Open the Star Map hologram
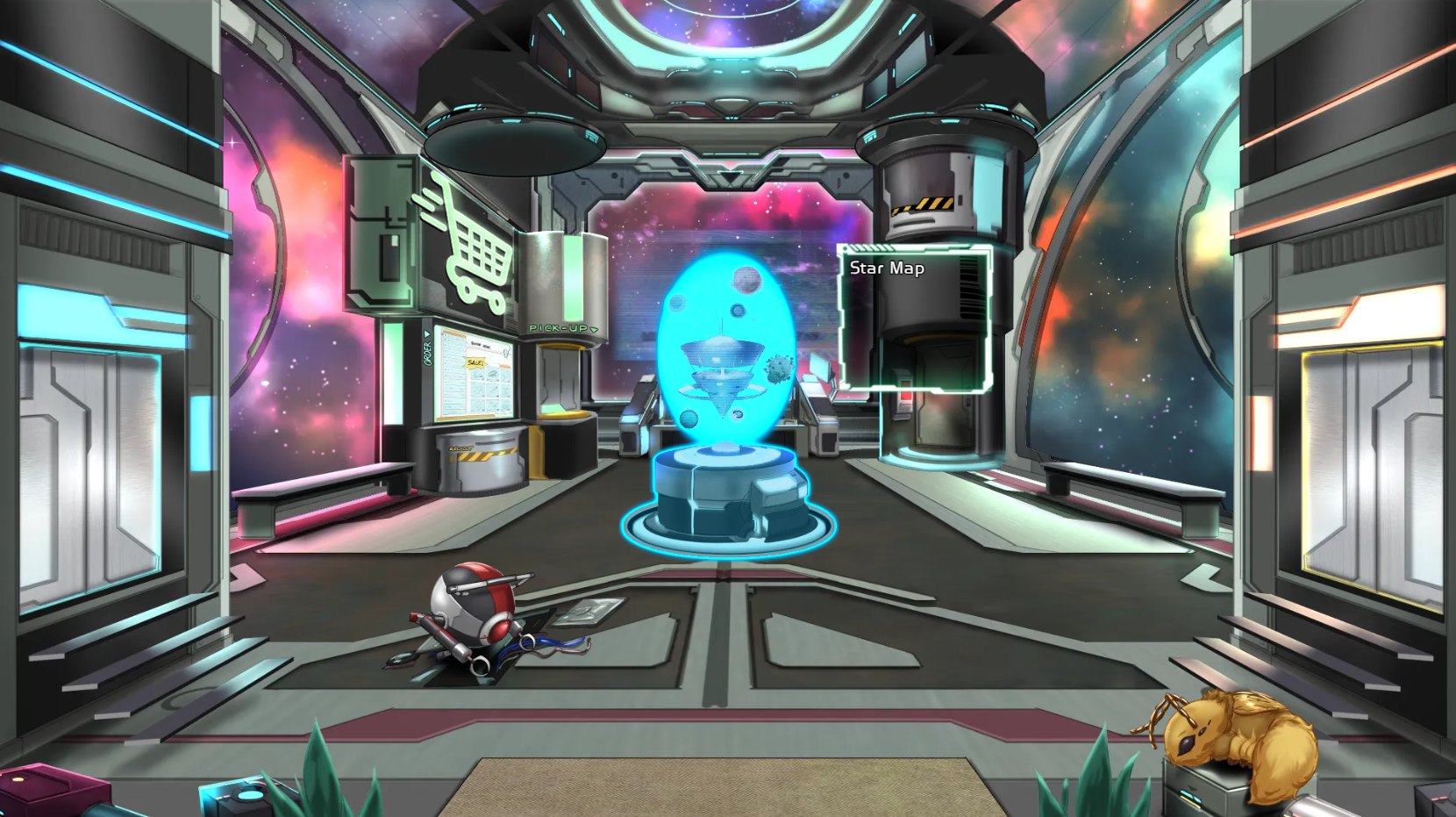The width and height of the screenshot is (1456, 817). pyautogui.click(x=726, y=351)
